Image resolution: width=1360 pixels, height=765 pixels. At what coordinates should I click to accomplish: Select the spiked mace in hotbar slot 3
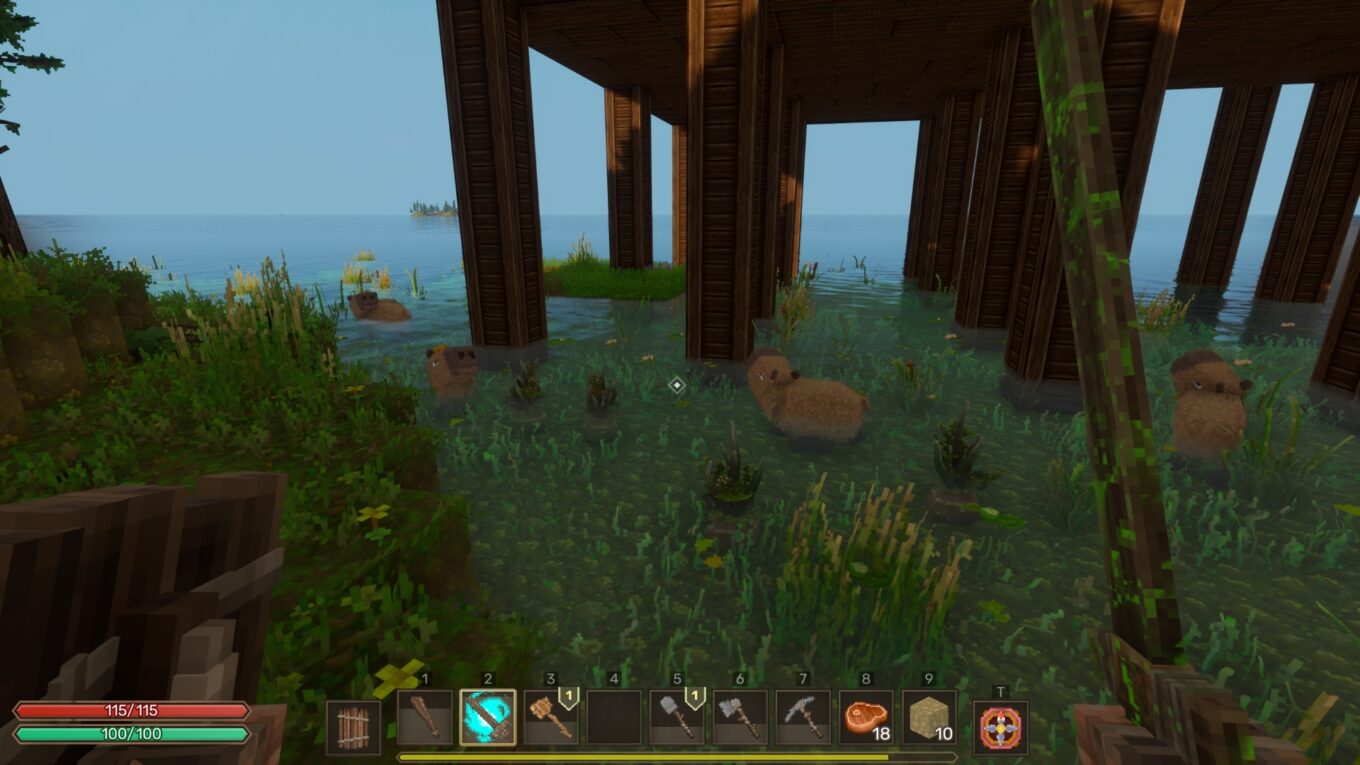(x=551, y=721)
